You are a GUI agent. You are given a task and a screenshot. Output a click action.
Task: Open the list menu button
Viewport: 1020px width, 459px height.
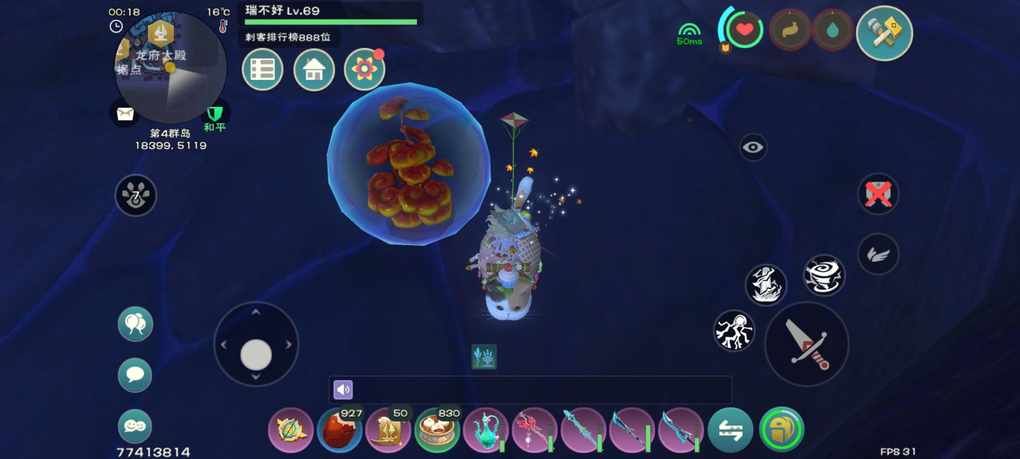pos(263,70)
